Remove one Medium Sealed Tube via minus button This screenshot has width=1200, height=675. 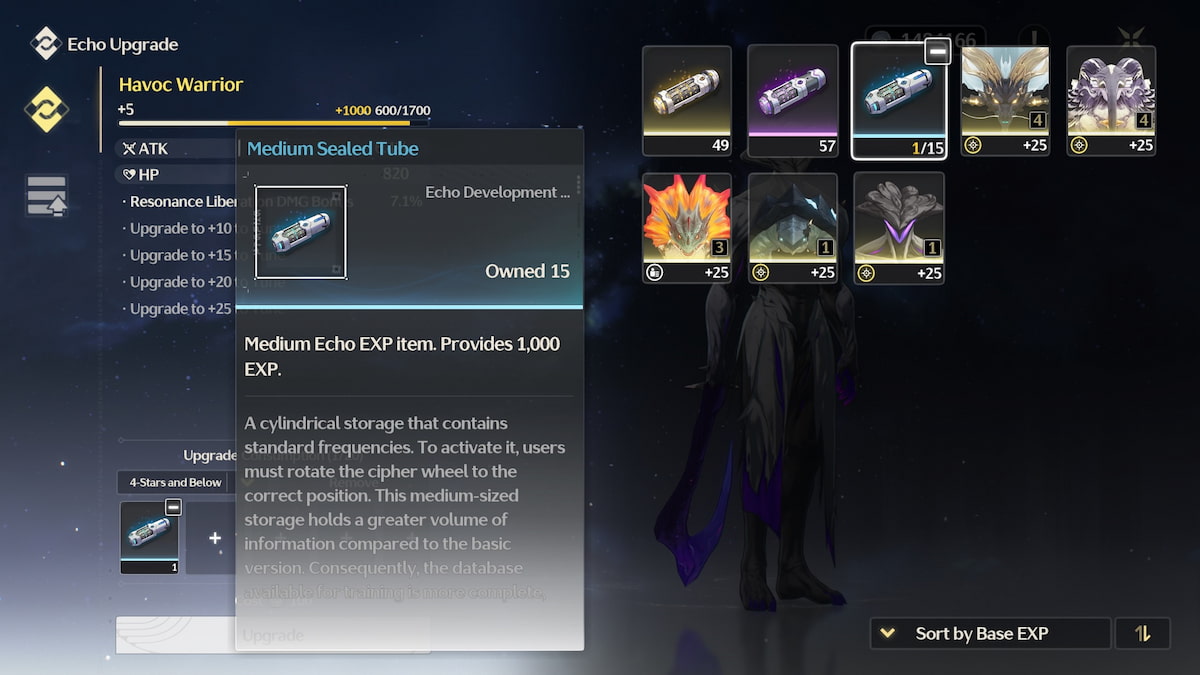[x=937, y=53]
